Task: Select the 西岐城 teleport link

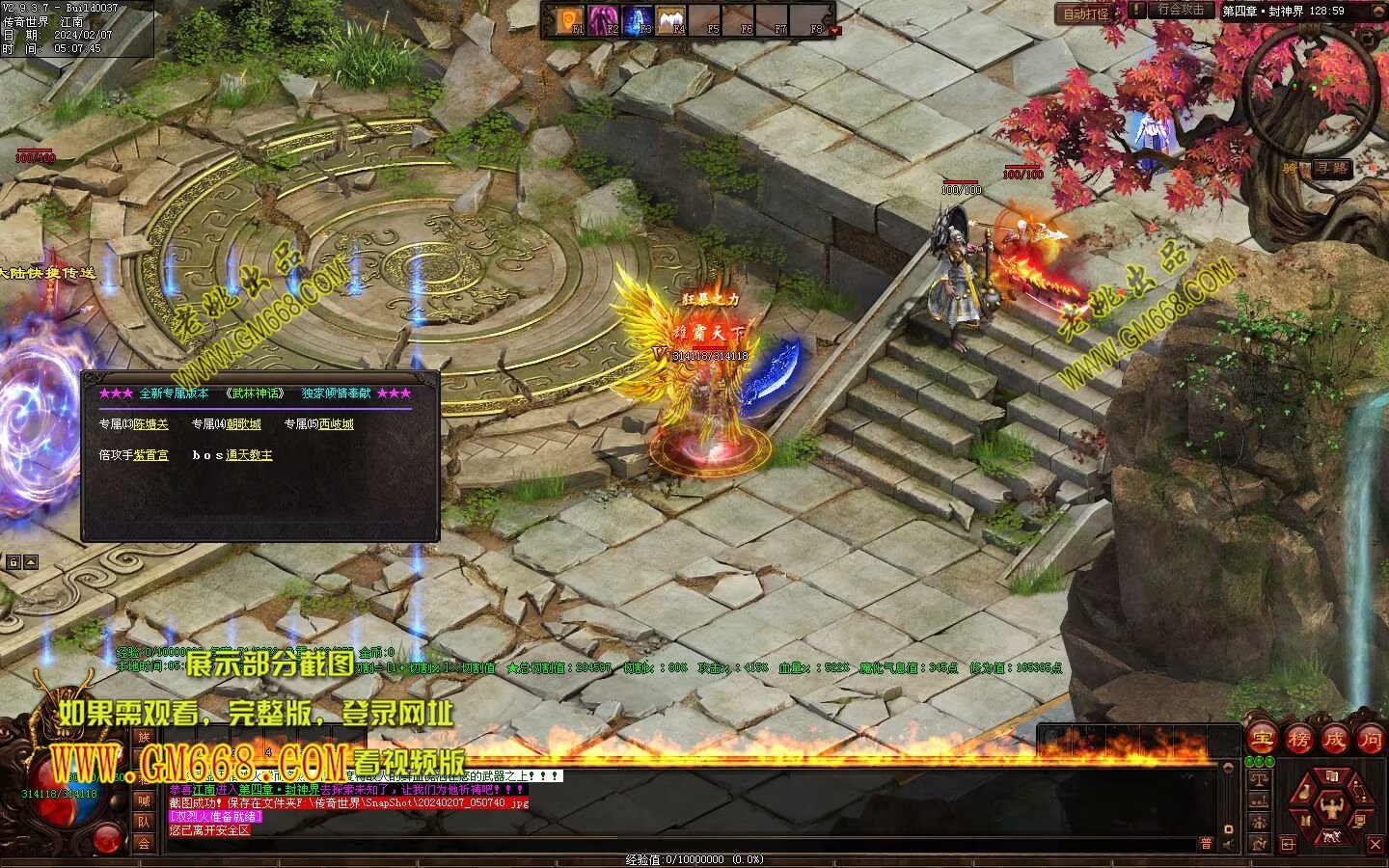Action: pyautogui.click(x=336, y=424)
